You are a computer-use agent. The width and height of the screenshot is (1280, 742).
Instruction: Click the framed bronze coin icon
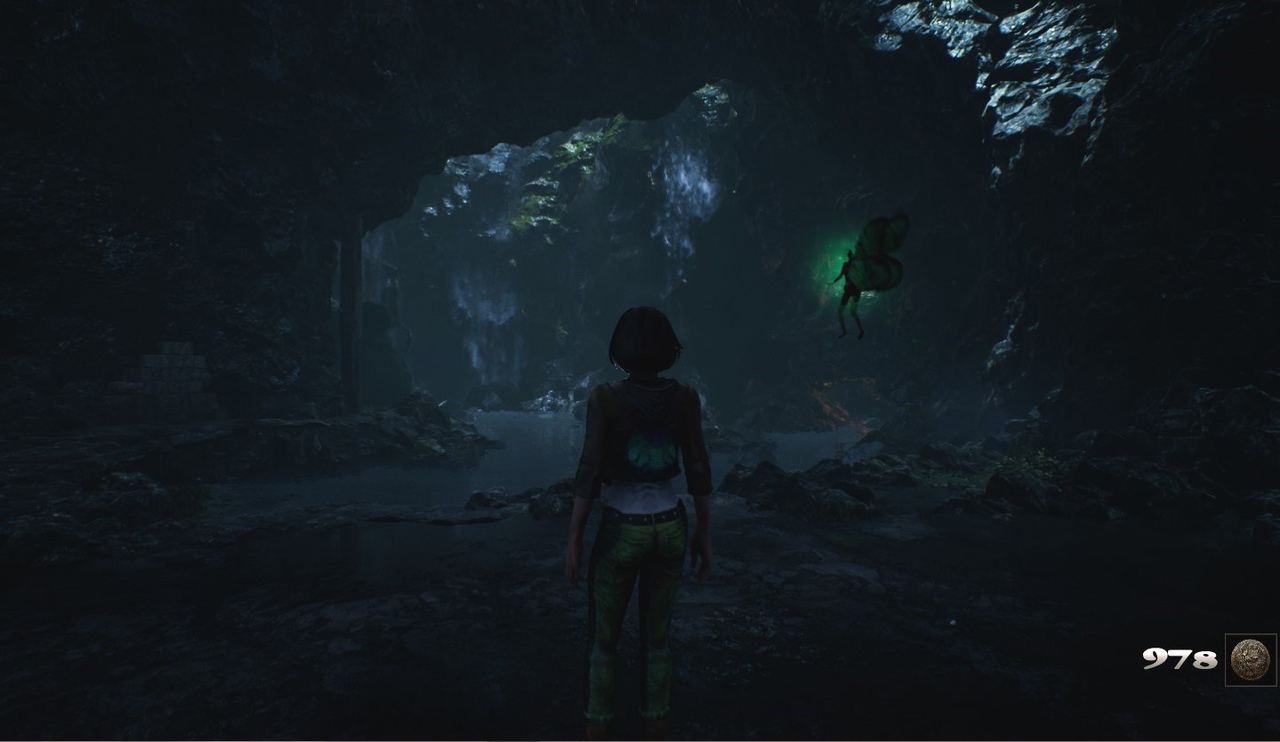(1250, 660)
